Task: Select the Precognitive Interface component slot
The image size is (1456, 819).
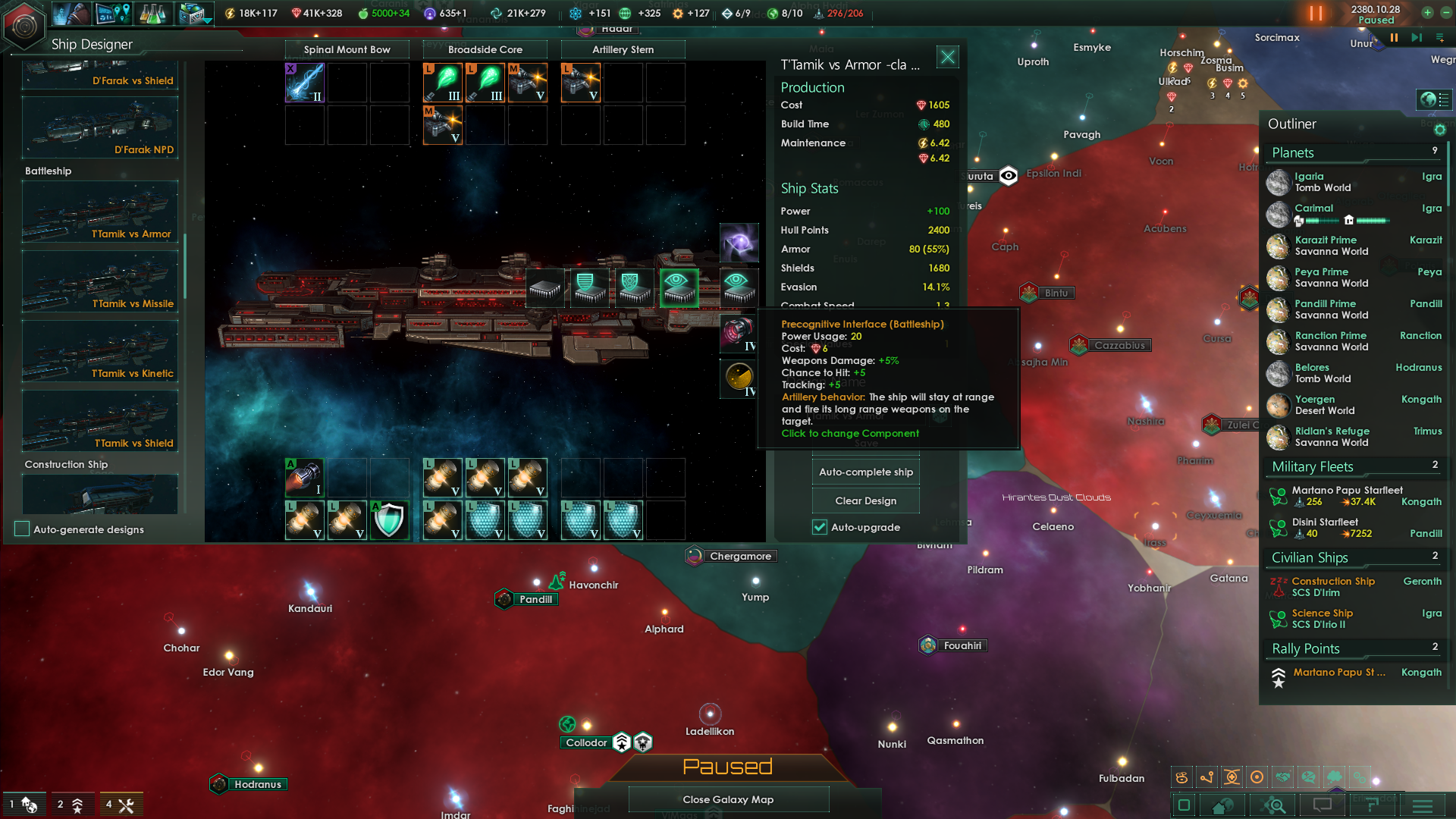Action: pos(679,287)
